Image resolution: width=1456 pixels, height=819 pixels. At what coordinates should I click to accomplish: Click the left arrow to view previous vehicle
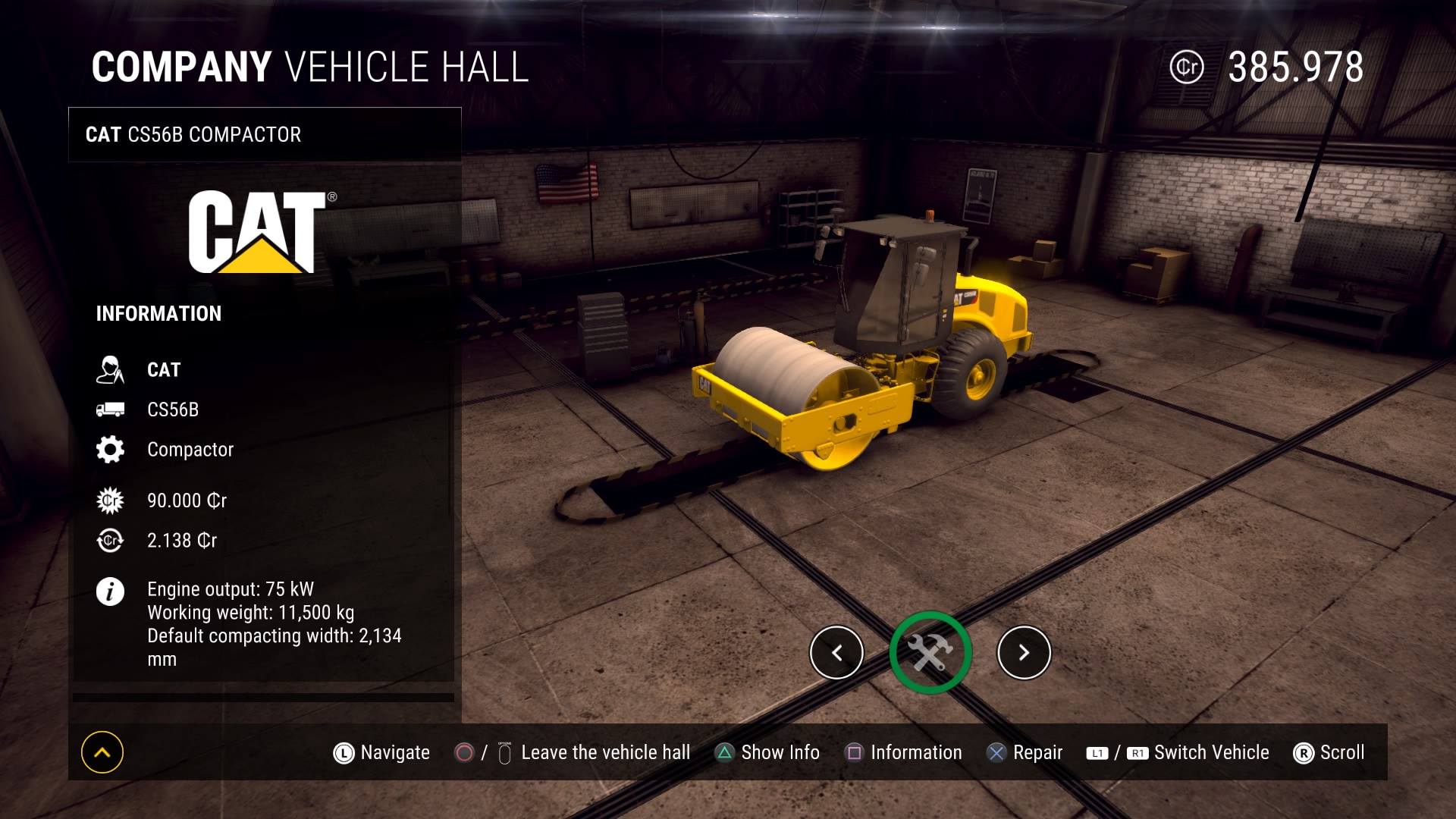pyautogui.click(x=836, y=652)
